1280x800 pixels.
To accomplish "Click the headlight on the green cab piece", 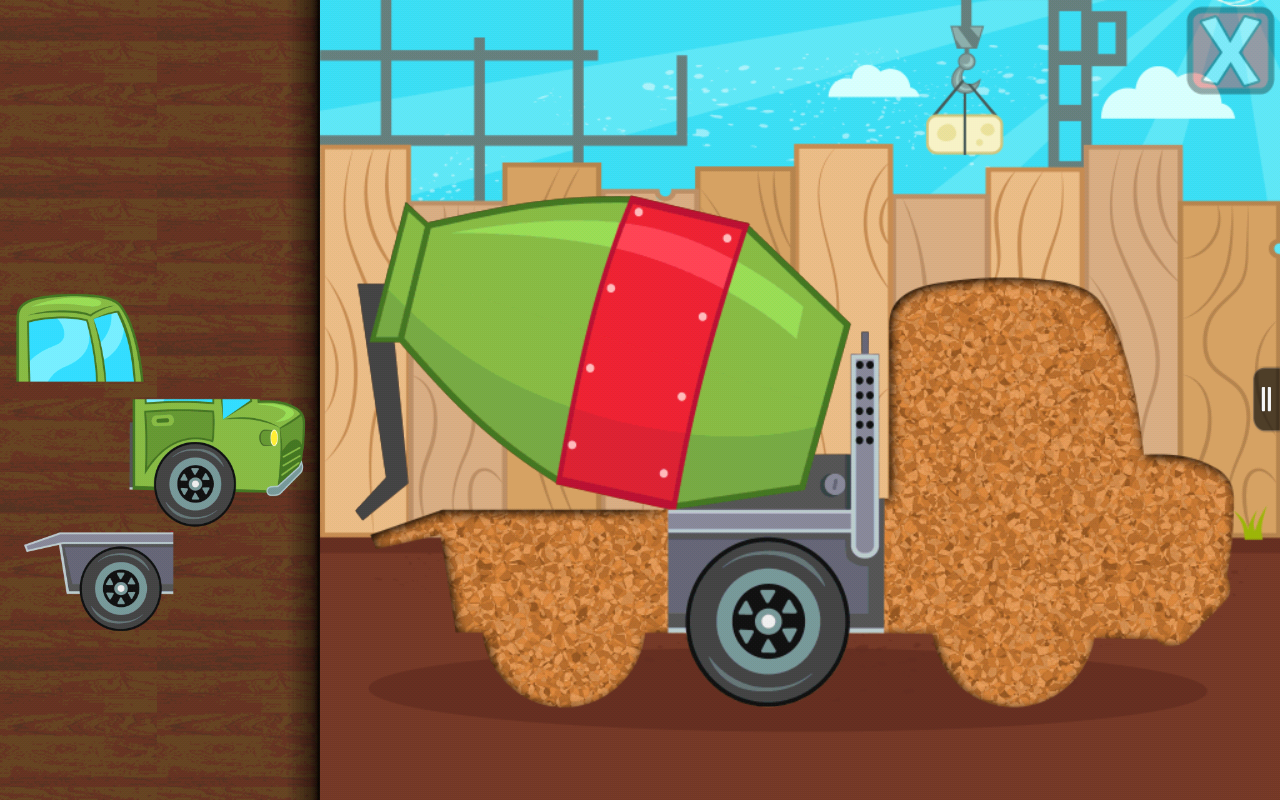I will point(272,437).
